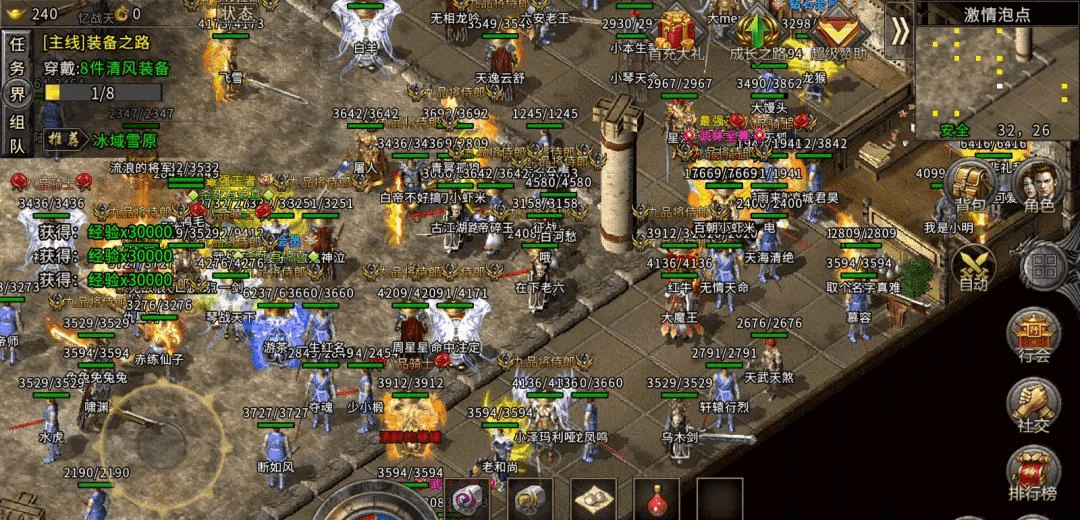Use the red potion hotbar slot
1080x520 pixels.
(x=656, y=498)
